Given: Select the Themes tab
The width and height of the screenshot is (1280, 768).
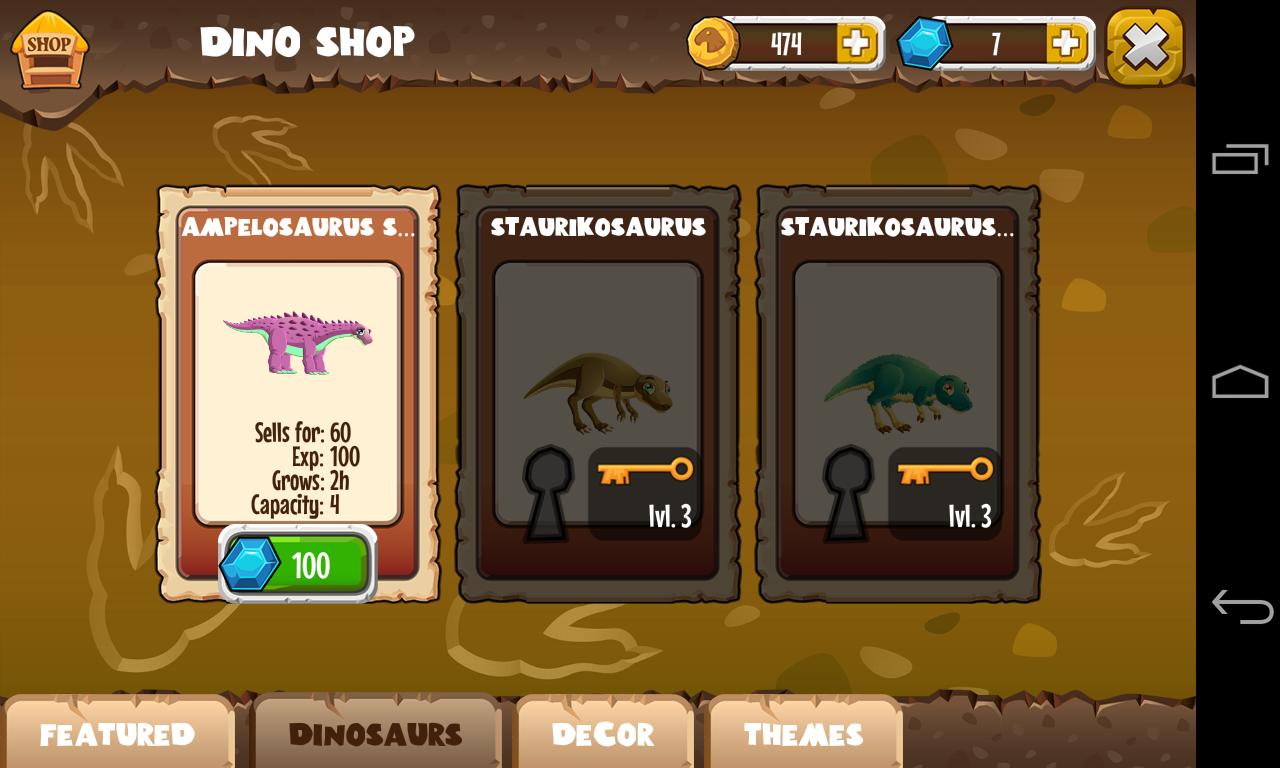Looking at the screenshot, I should point(805,735).
